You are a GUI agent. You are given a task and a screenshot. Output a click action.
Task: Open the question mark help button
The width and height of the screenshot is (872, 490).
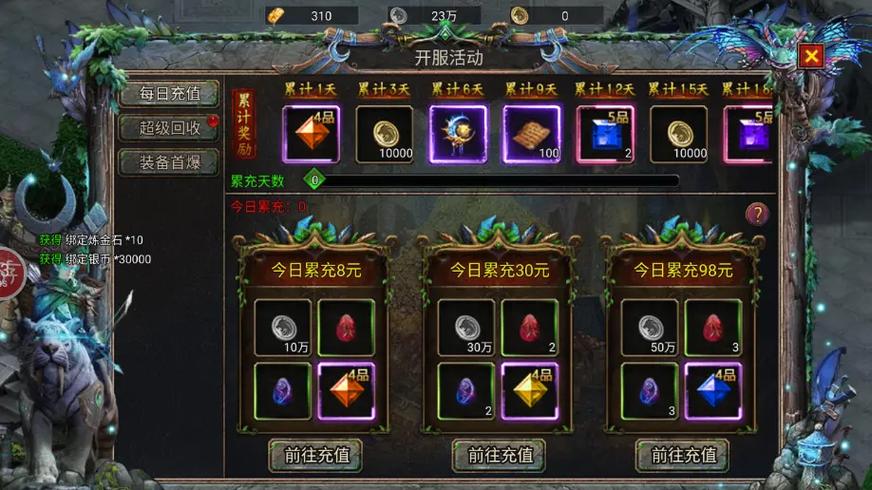[x=757, y=213]
